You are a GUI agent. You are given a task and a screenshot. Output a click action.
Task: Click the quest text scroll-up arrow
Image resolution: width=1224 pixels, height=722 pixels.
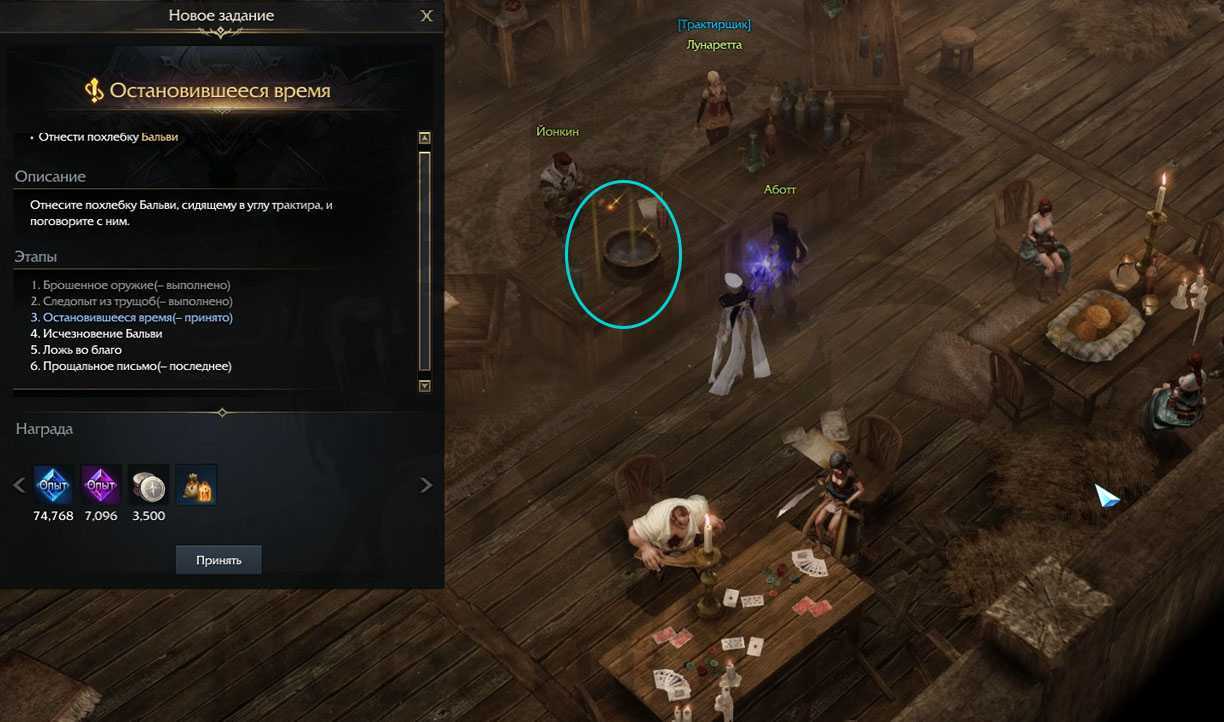[x=425, y=138]
